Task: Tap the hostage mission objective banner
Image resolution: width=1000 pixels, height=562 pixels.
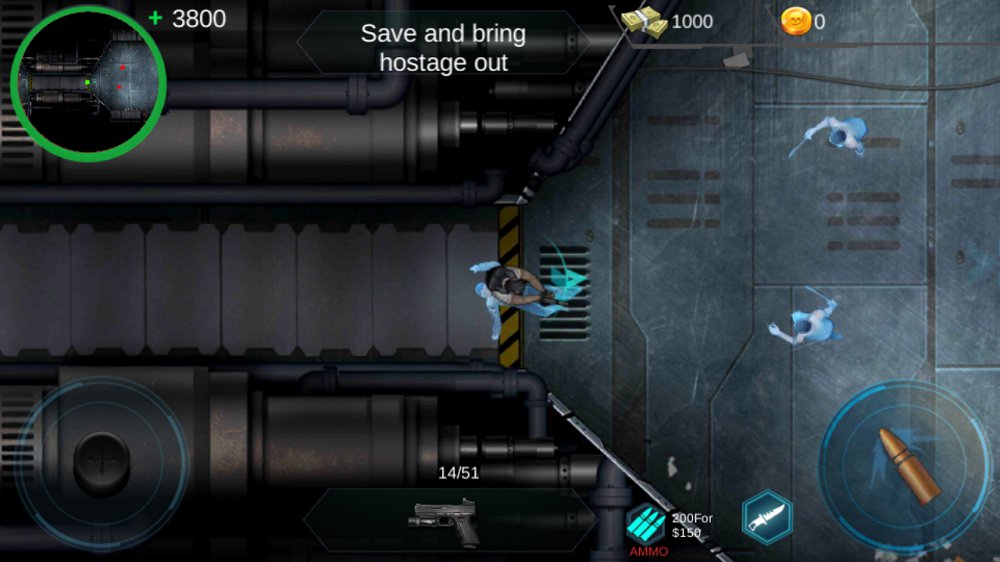Action: pyautogui.click(x=443, y=47)
